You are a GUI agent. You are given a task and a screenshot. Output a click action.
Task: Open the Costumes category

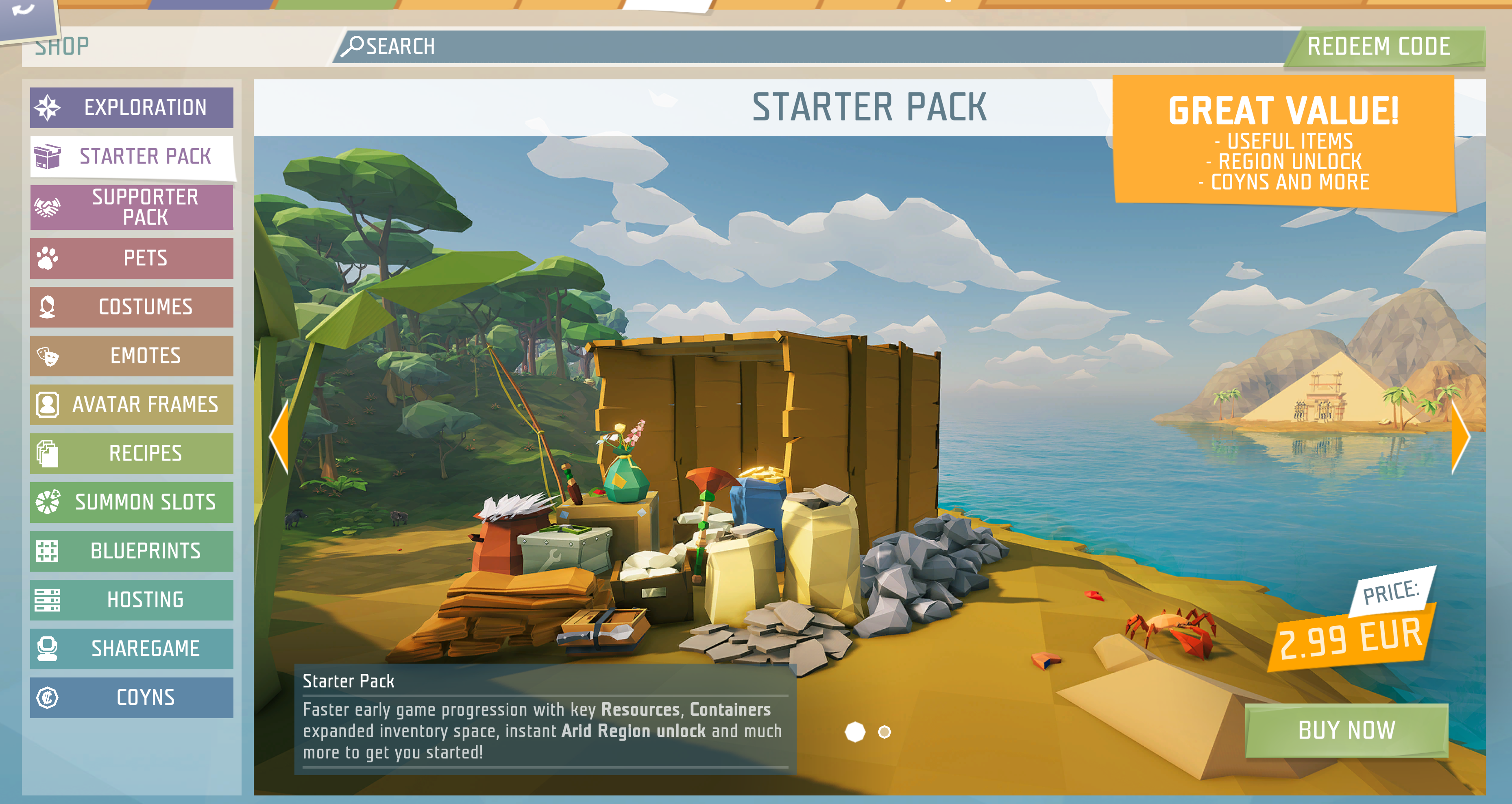pyautogui.click(x=131, y=306)
